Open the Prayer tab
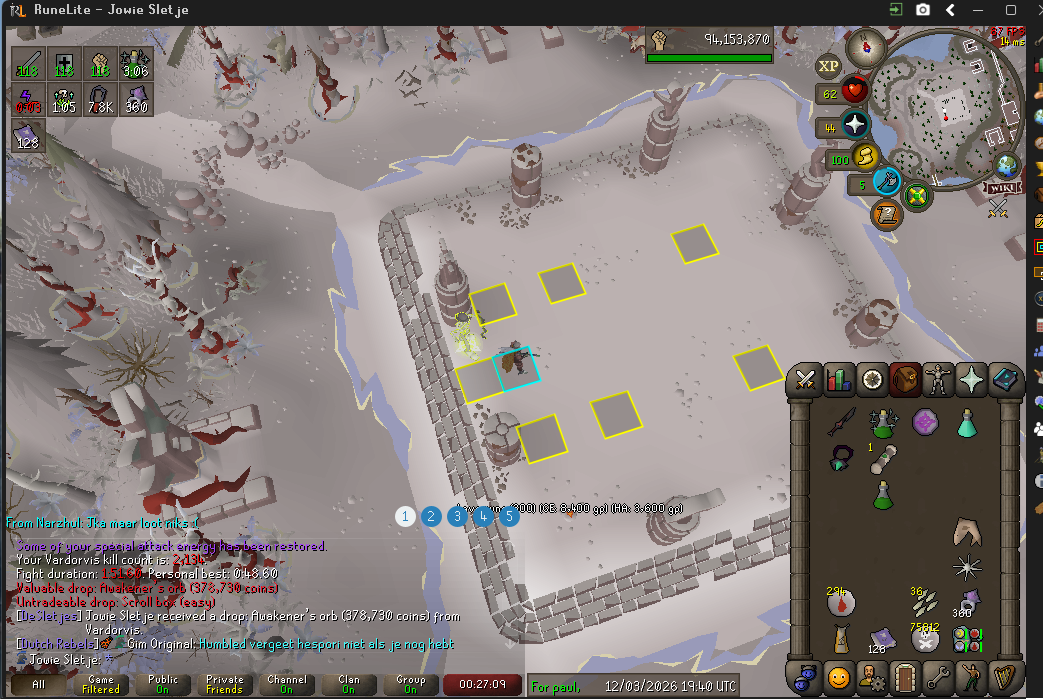This screenshot has height=699, width=1043. (x=971, y=381)
